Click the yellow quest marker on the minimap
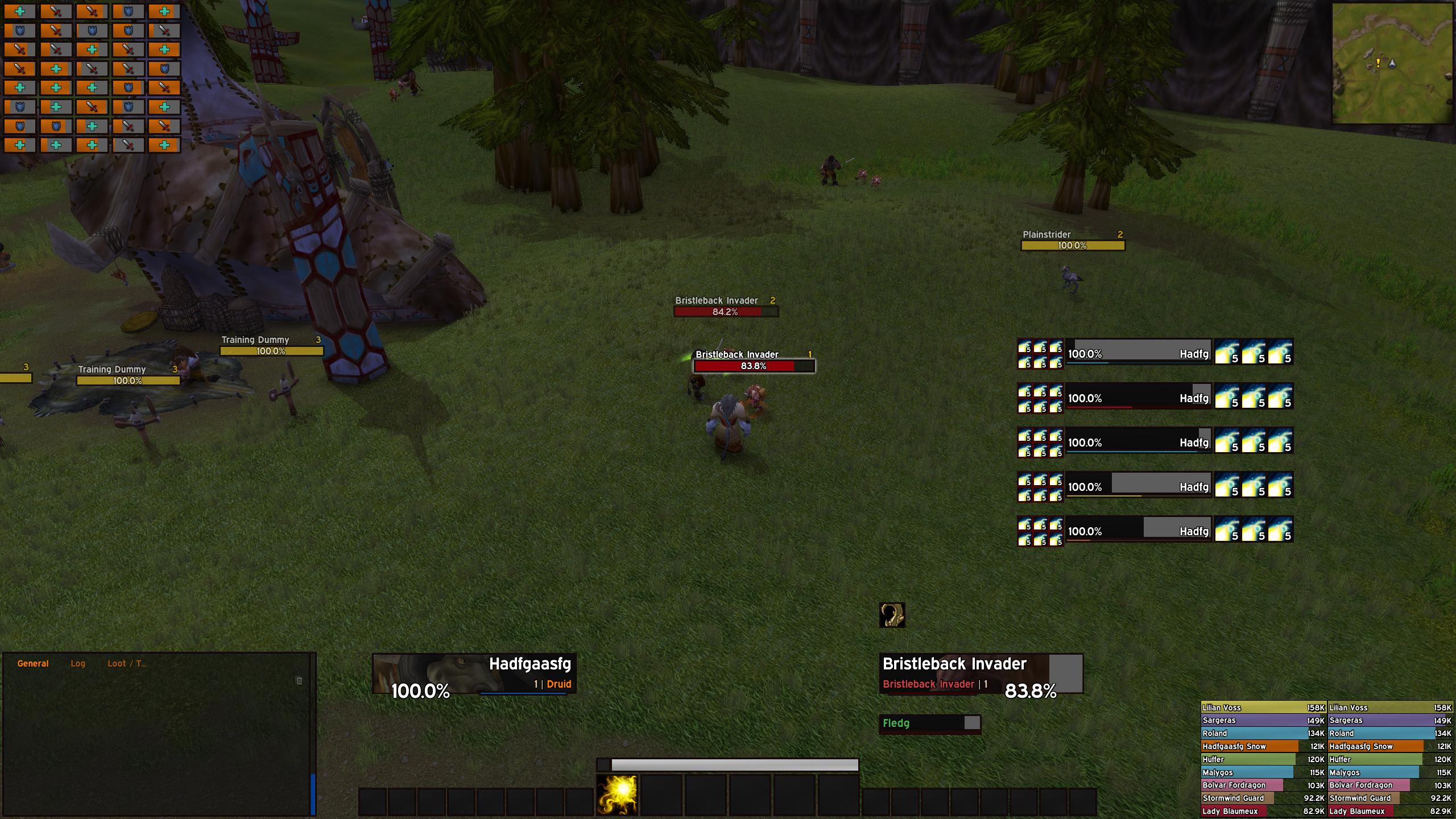Image resolution: width=1456 pixels, height=819 pixels. (1378, 63)
